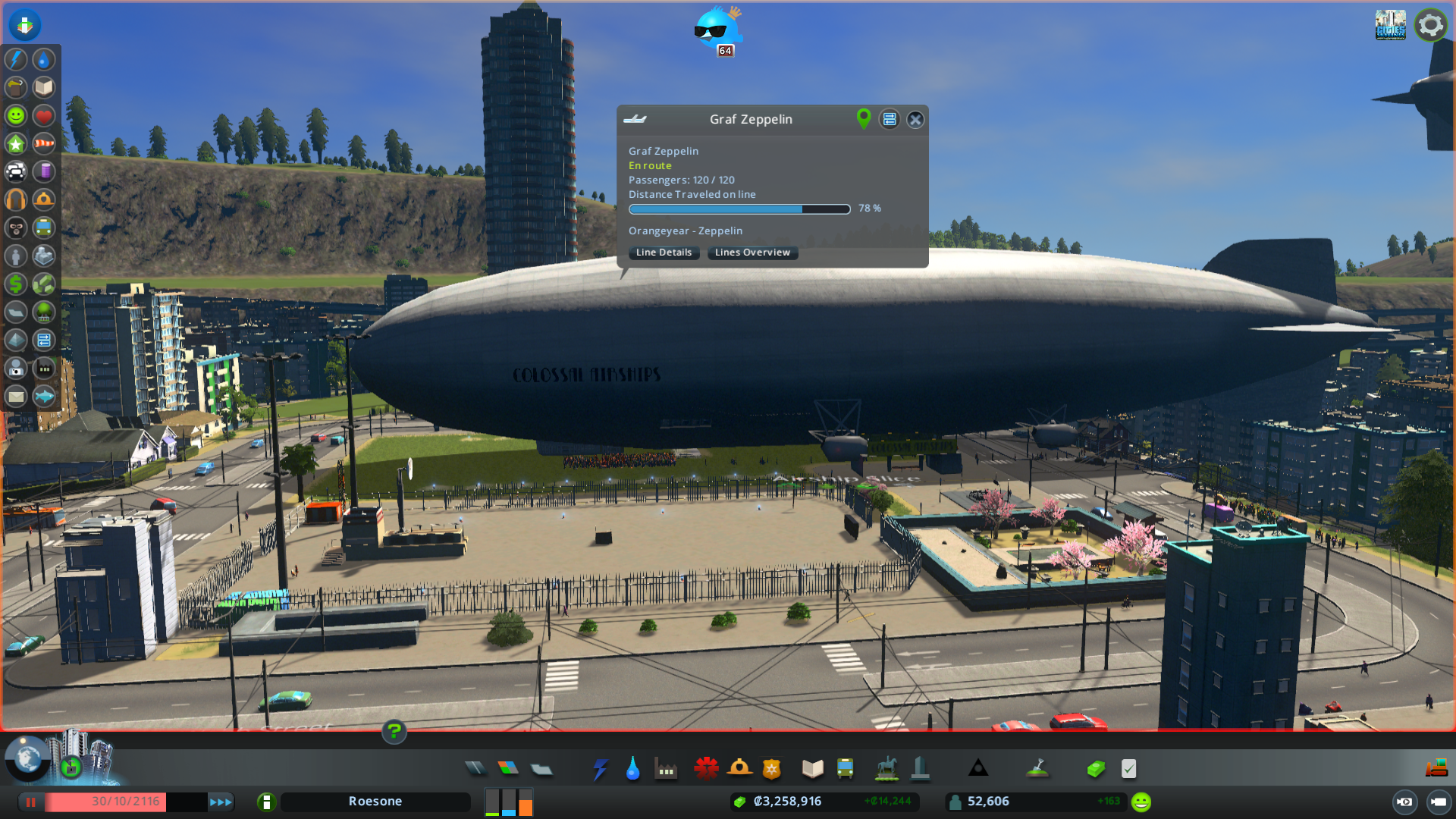Click the Distance Traveled progress bar
Viewport: 1456px width, 819px height.
point(739,209)
